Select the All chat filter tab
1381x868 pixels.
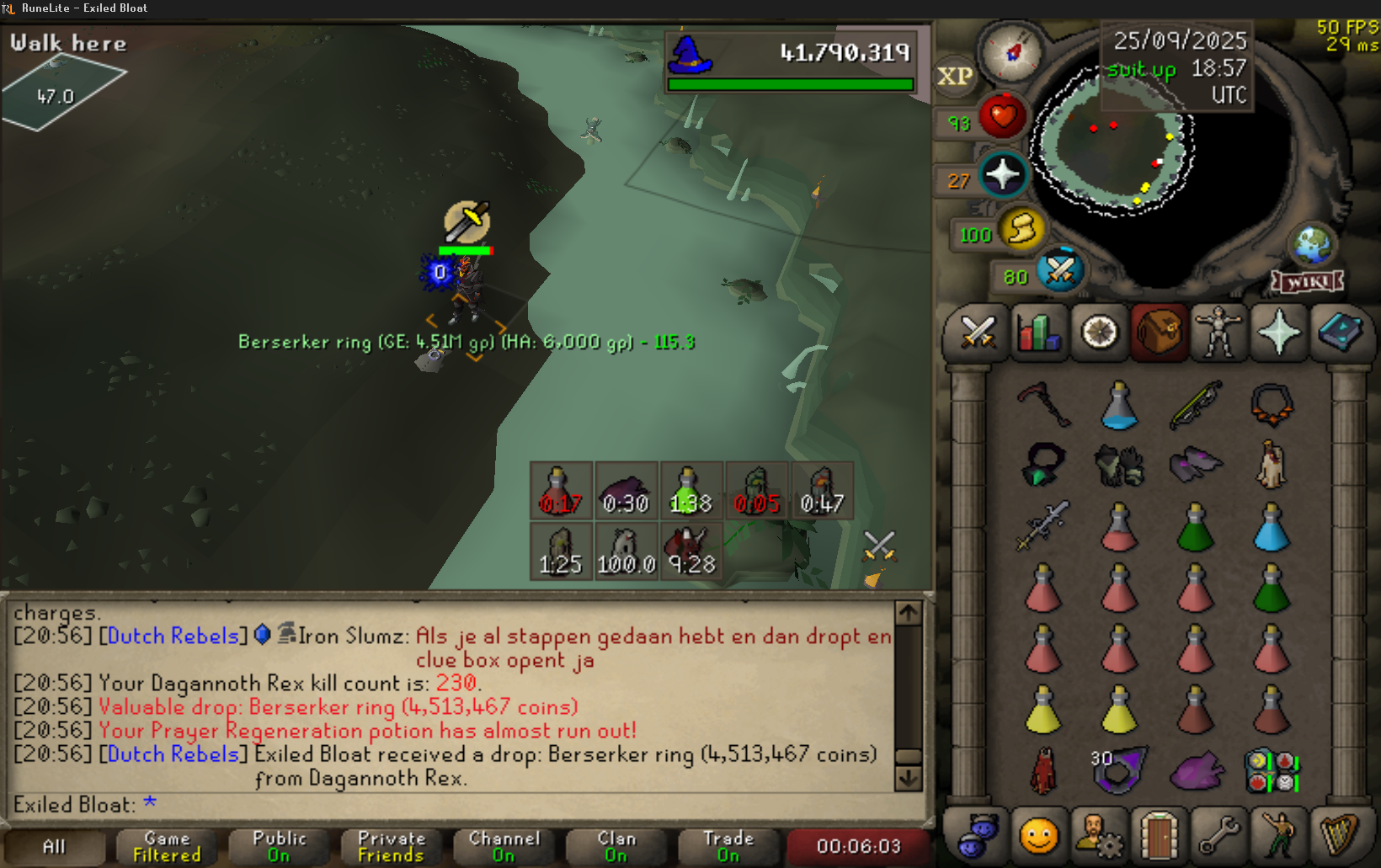[x=54, y=846]
